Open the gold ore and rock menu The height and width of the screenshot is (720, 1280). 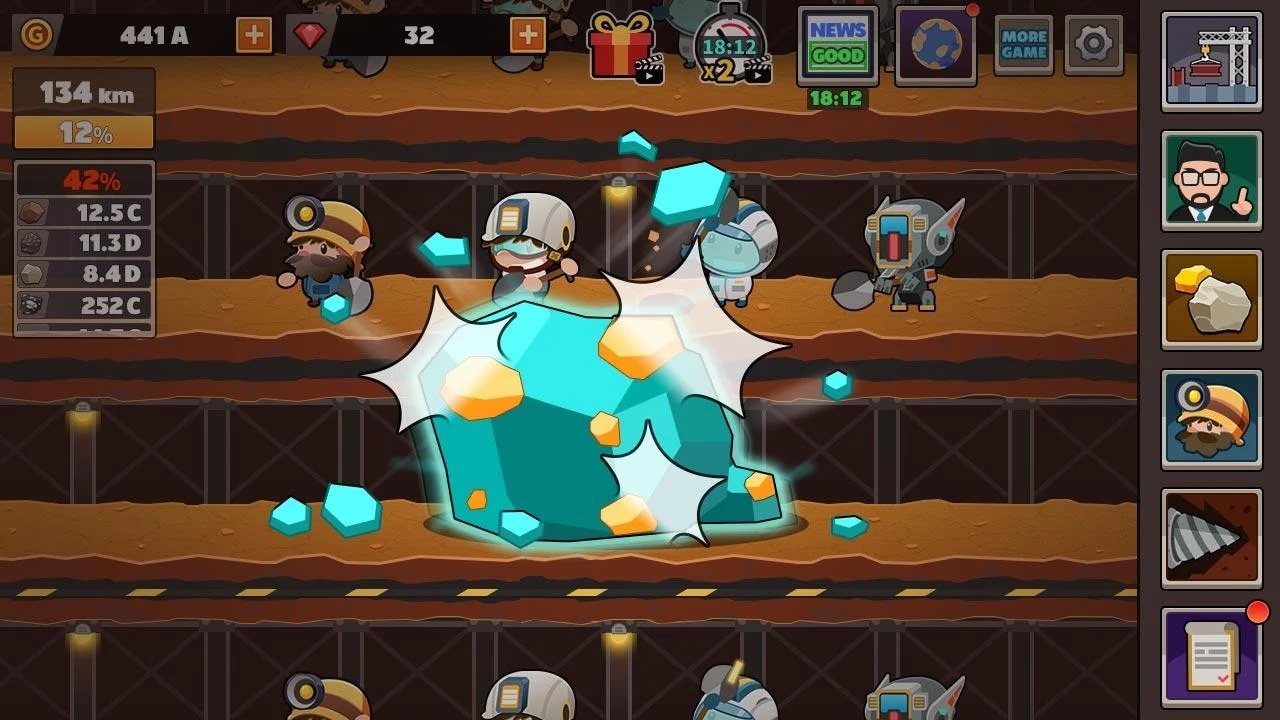coord(1211,300)
